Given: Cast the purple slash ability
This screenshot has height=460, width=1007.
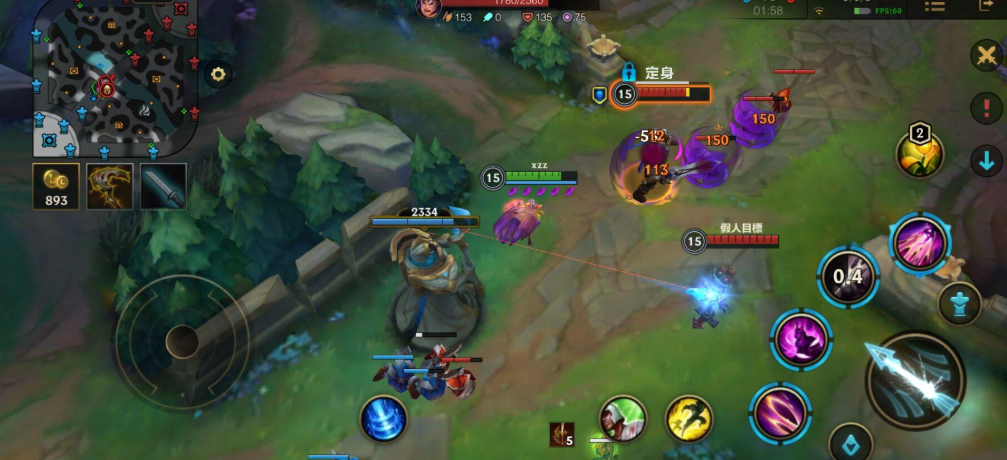Looking at the screenshot, I should [x=779, y=413].
